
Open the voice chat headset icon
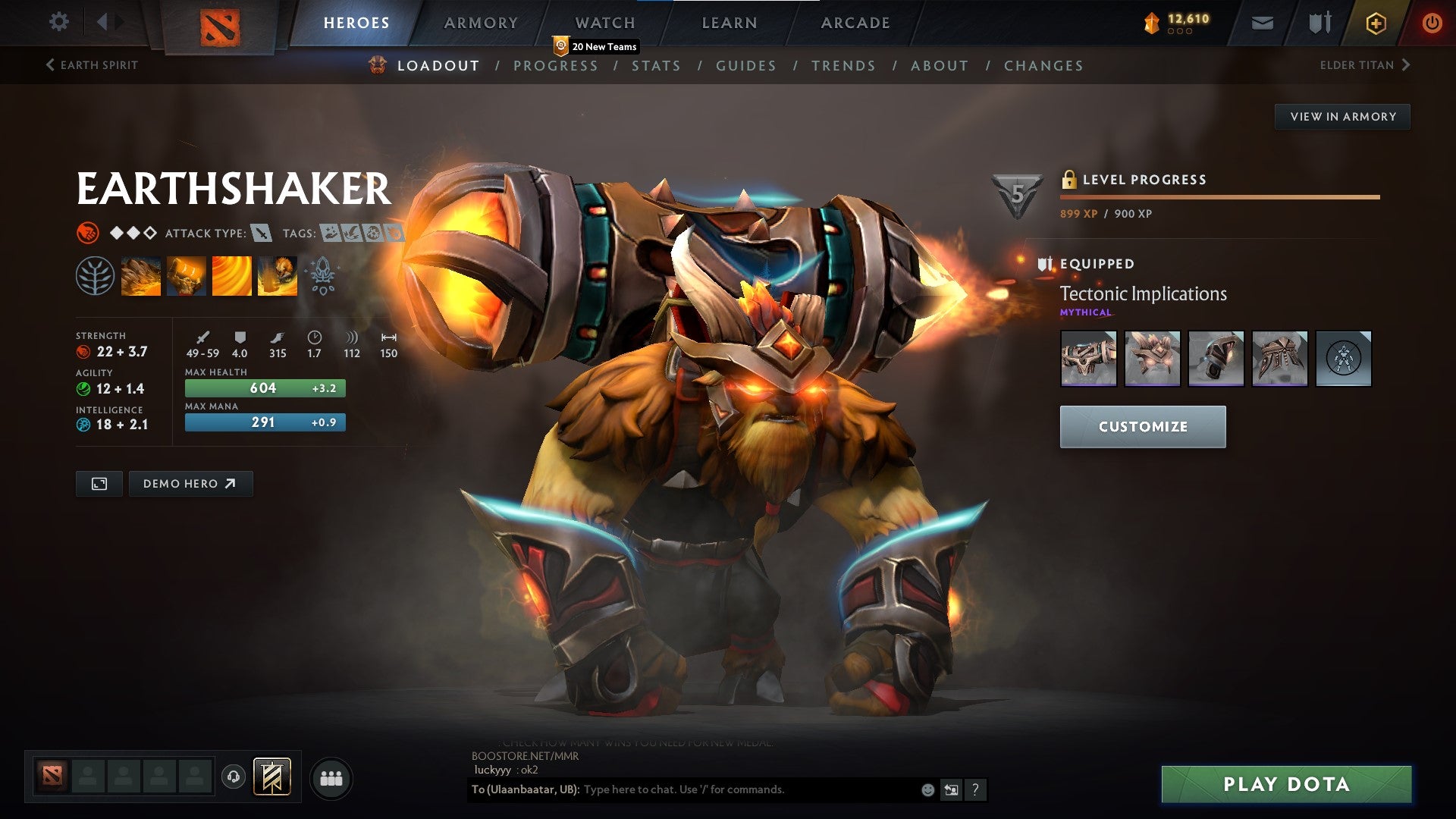pos(234,777)
